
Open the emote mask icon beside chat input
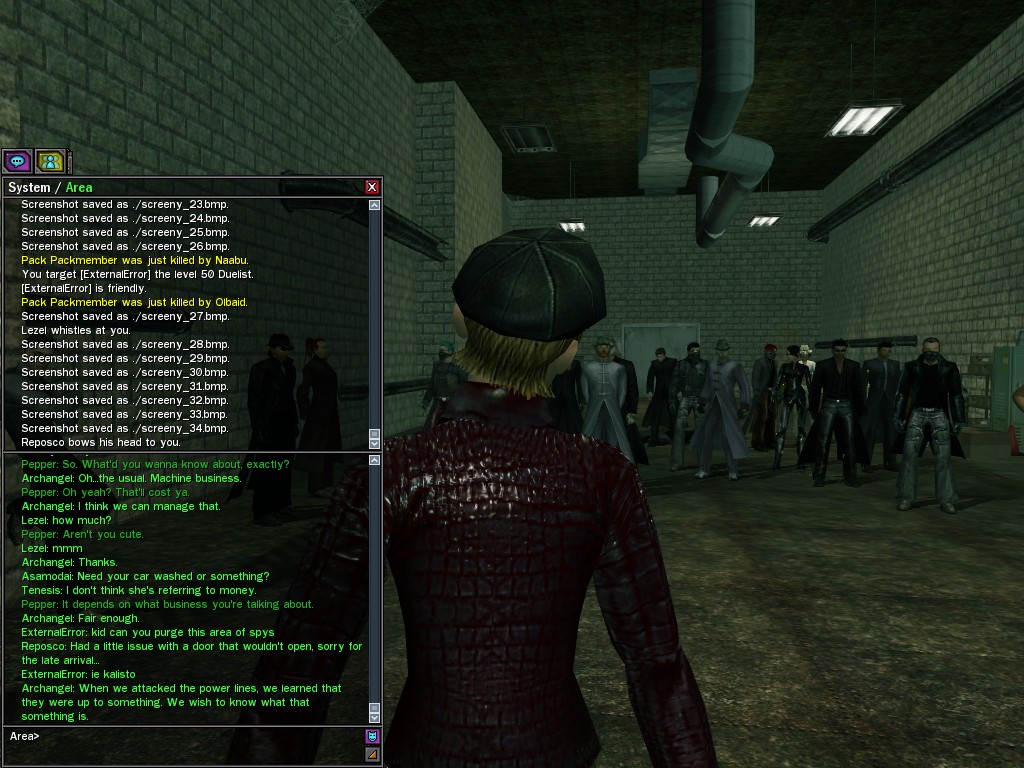(373, 737)
